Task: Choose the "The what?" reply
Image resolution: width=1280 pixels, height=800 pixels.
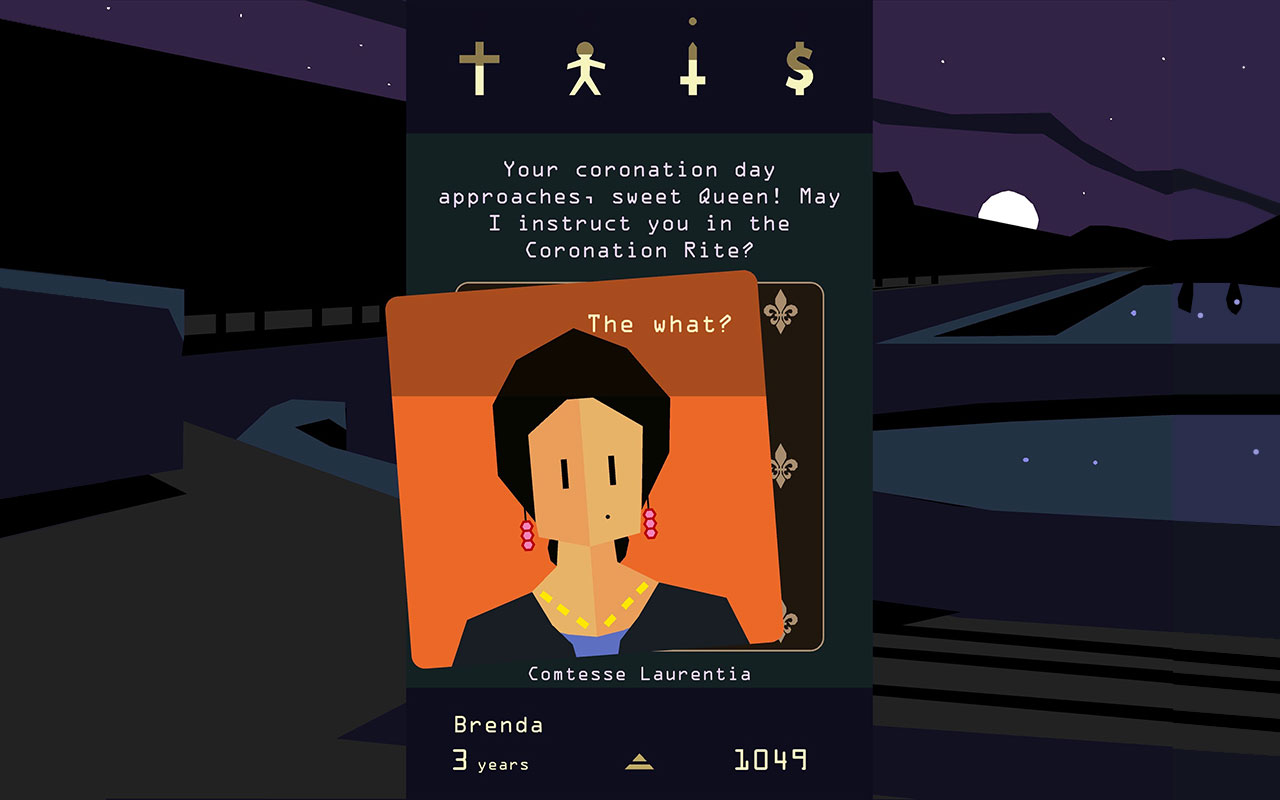Action: point(658,324)
